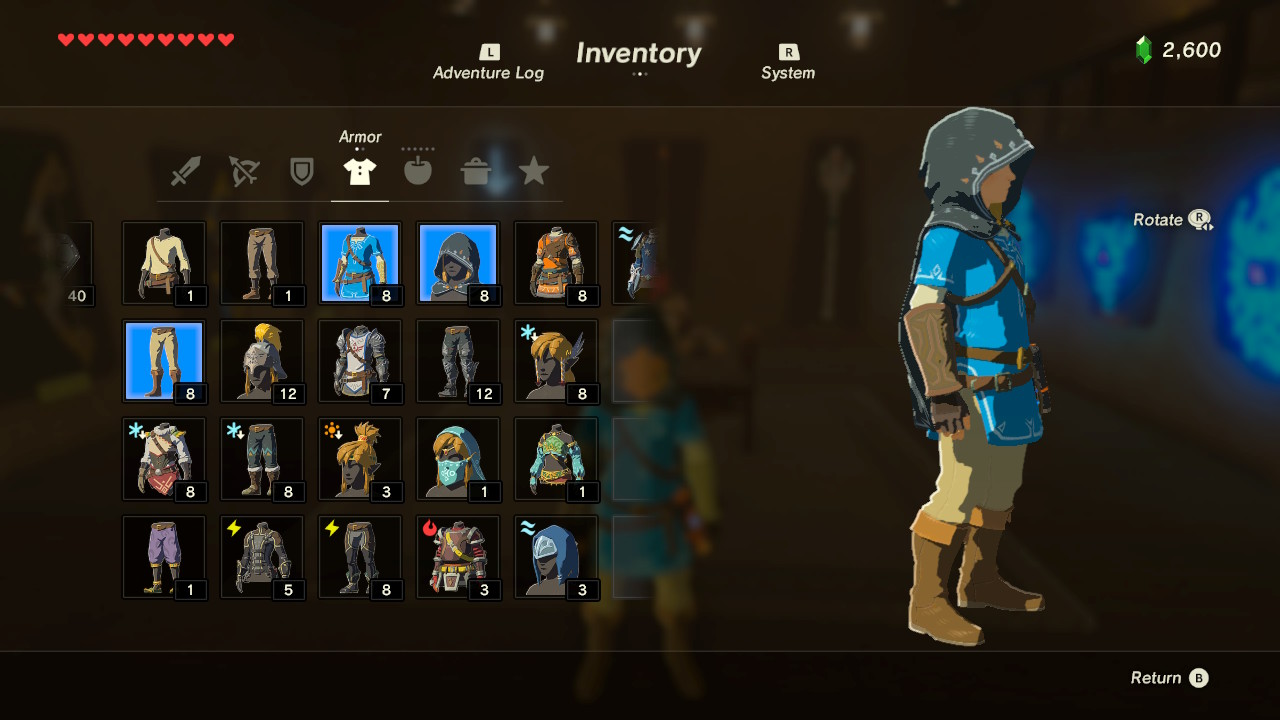The image size is (1280, 720).
Task: Select the sword weapons category
Action: coord(185,171)
